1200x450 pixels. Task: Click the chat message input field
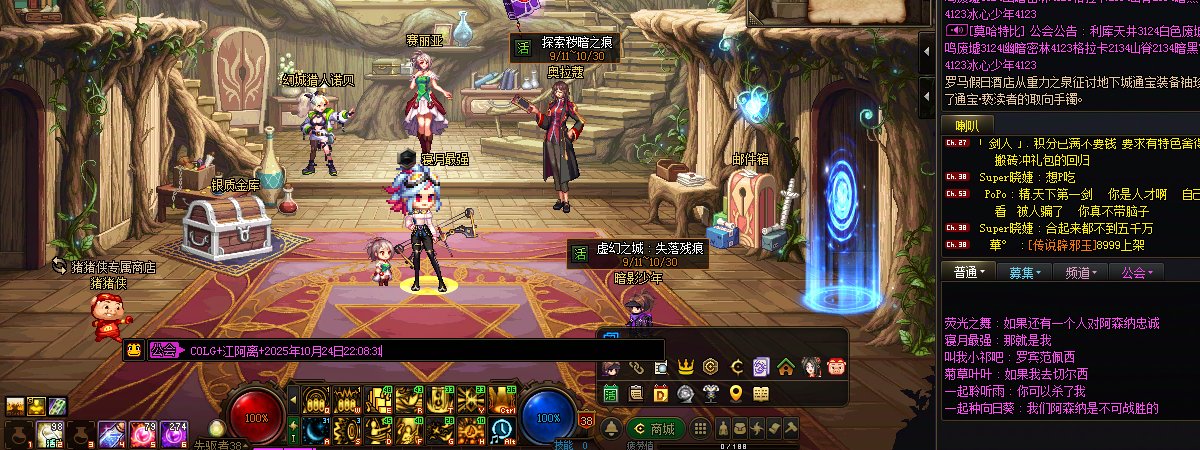(x=420, y=350)
